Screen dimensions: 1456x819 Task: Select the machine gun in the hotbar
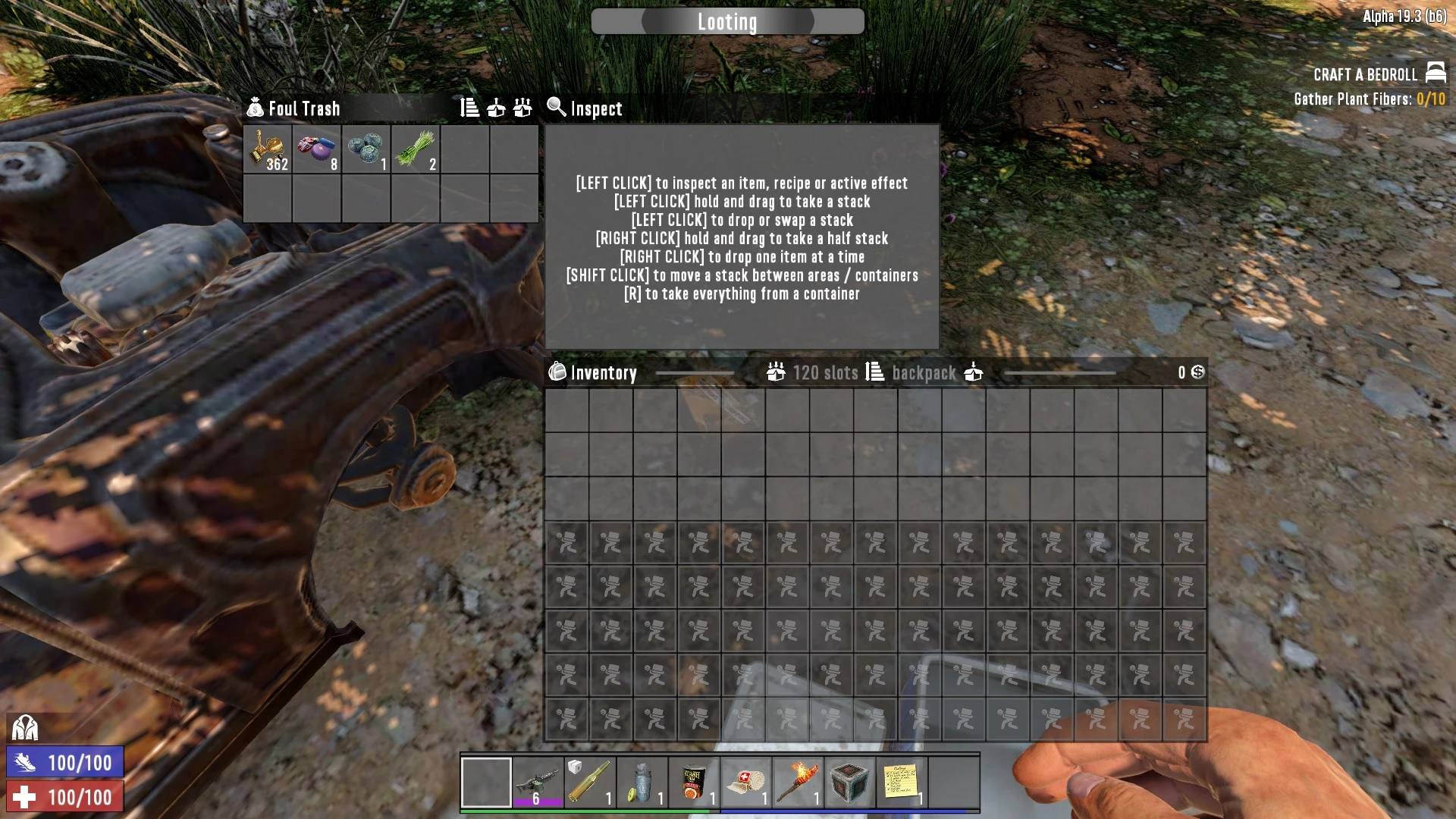click(538, 782)
